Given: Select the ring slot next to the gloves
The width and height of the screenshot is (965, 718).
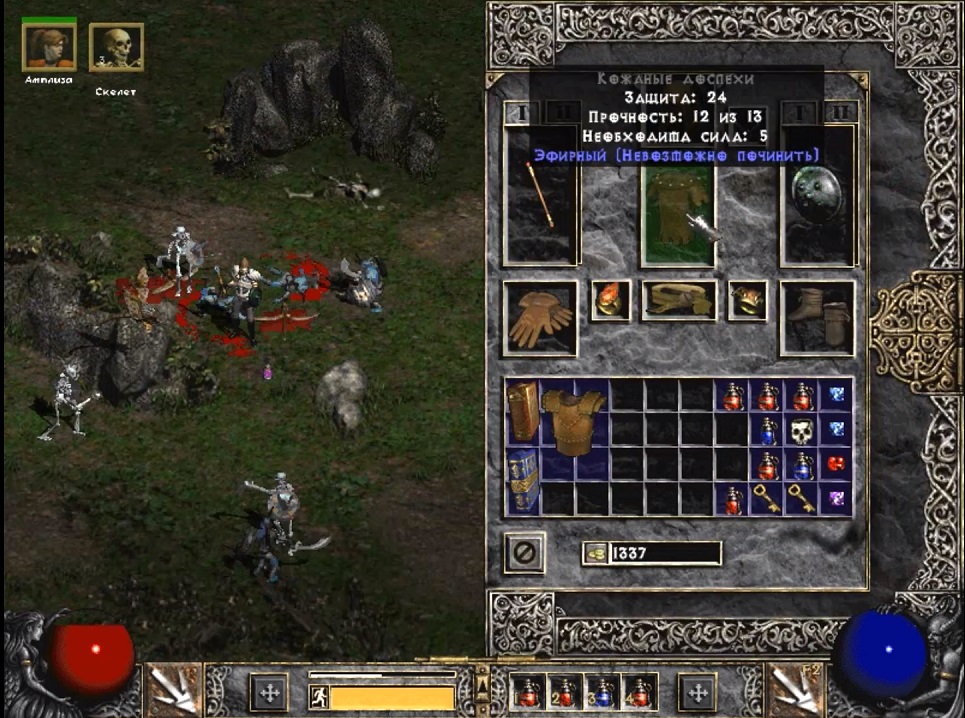Looking at the screenshot, I should tap(610, 300).
